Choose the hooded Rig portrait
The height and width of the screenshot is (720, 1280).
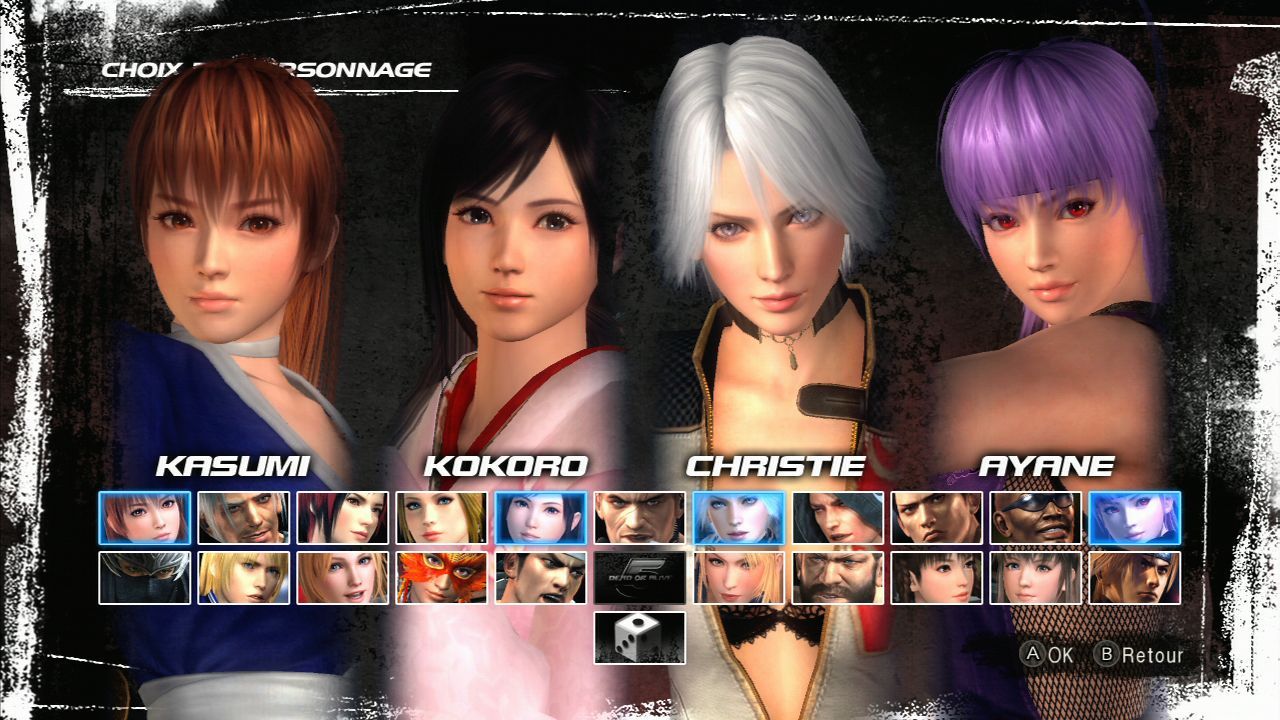[x=837, y=517]
